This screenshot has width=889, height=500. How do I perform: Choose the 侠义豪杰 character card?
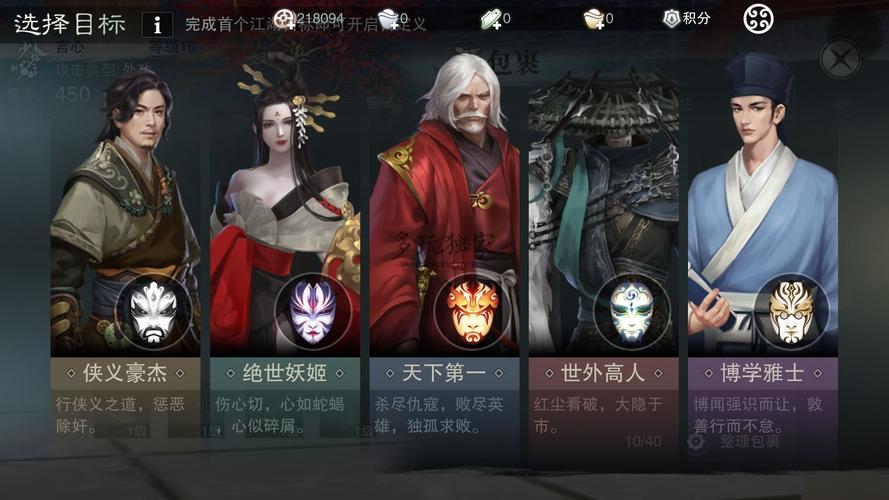pyautogui.click(x=125, y=250)
